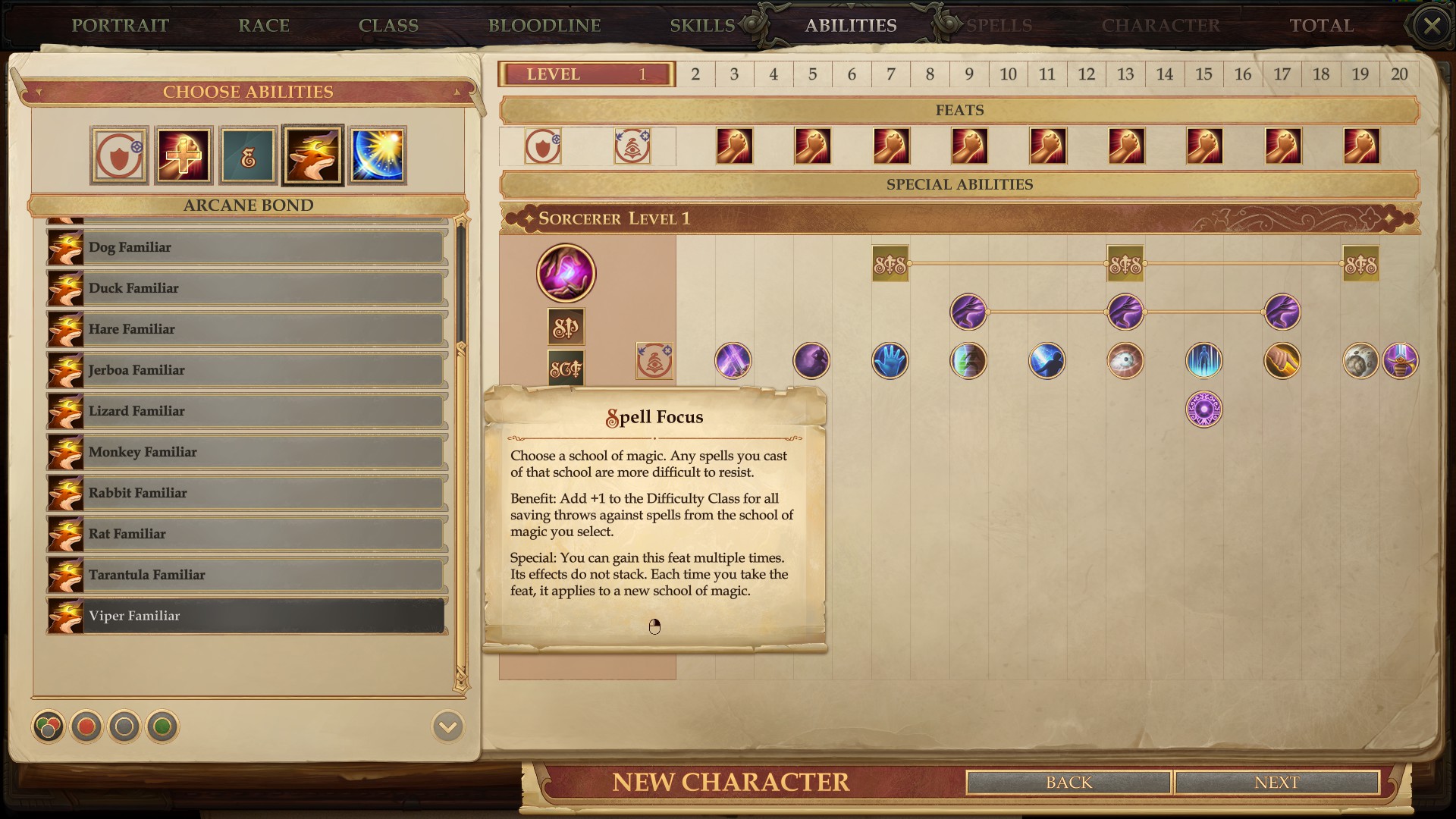The width and height of the screenshot is (1456, 819).
Task: Choose the Monkey Familiar
Action: [246, 452]
